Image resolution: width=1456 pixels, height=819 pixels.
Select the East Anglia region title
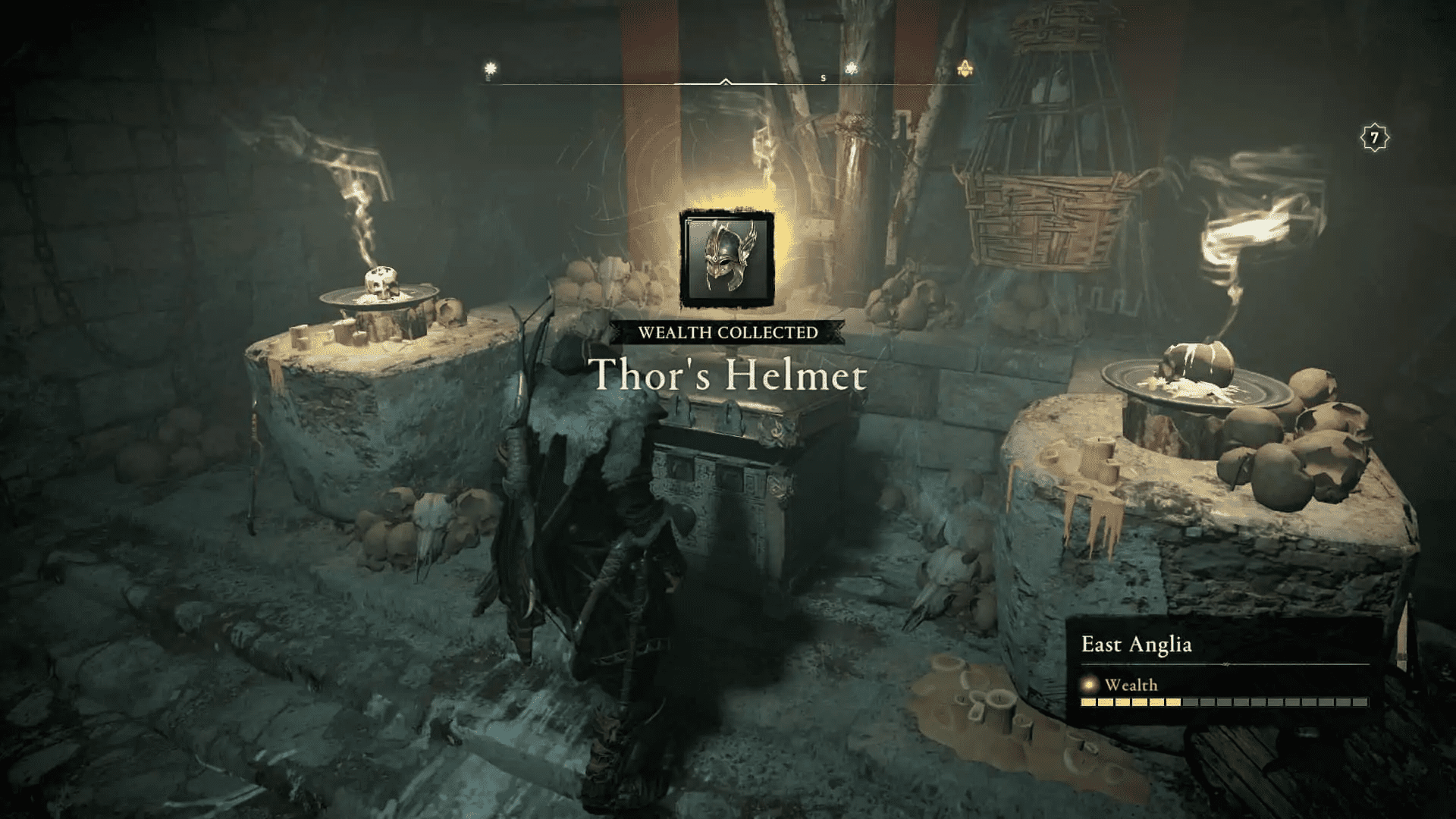tap(1137, 645)
